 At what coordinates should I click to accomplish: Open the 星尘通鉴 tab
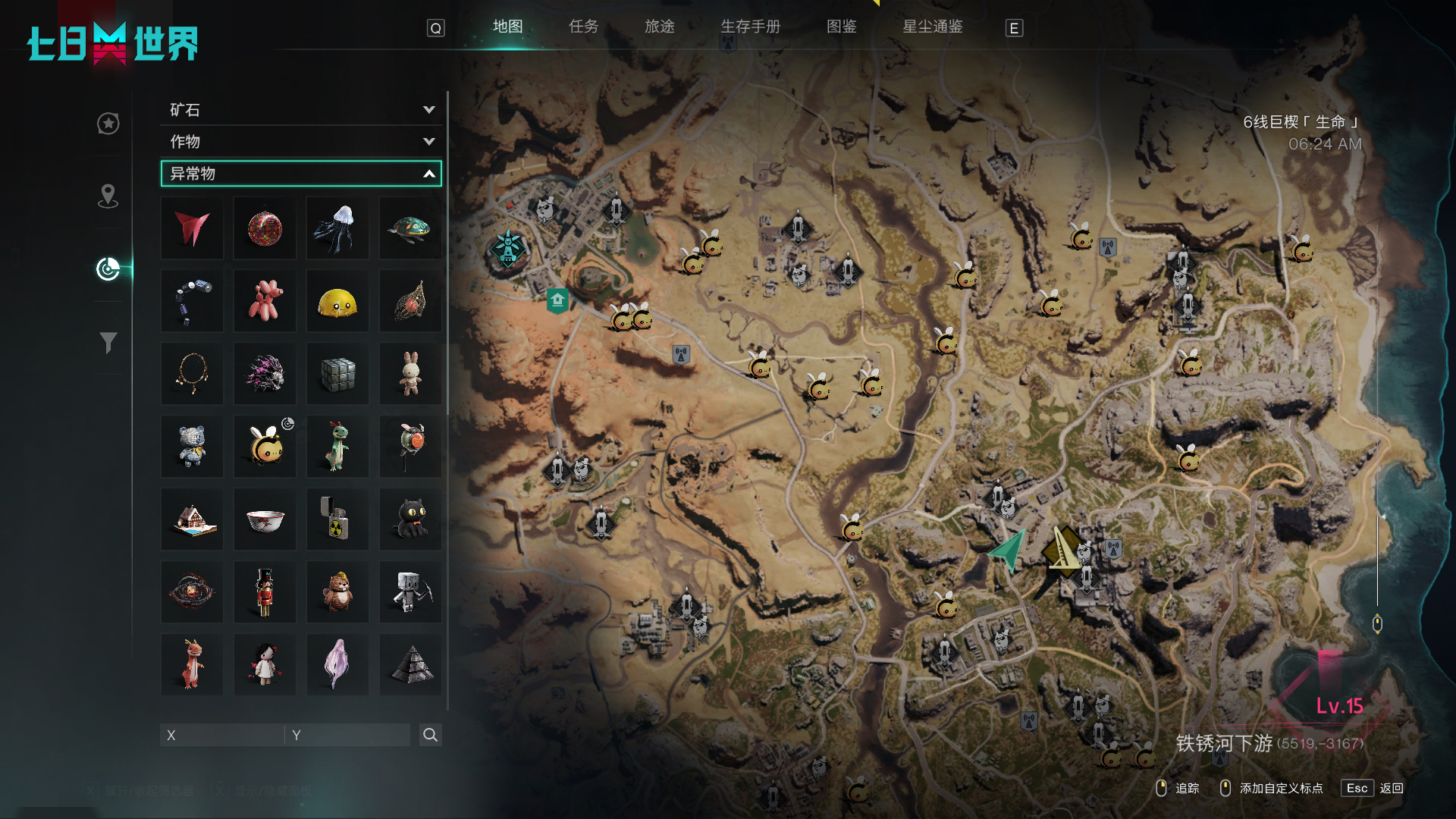click(x=932, y=27)
